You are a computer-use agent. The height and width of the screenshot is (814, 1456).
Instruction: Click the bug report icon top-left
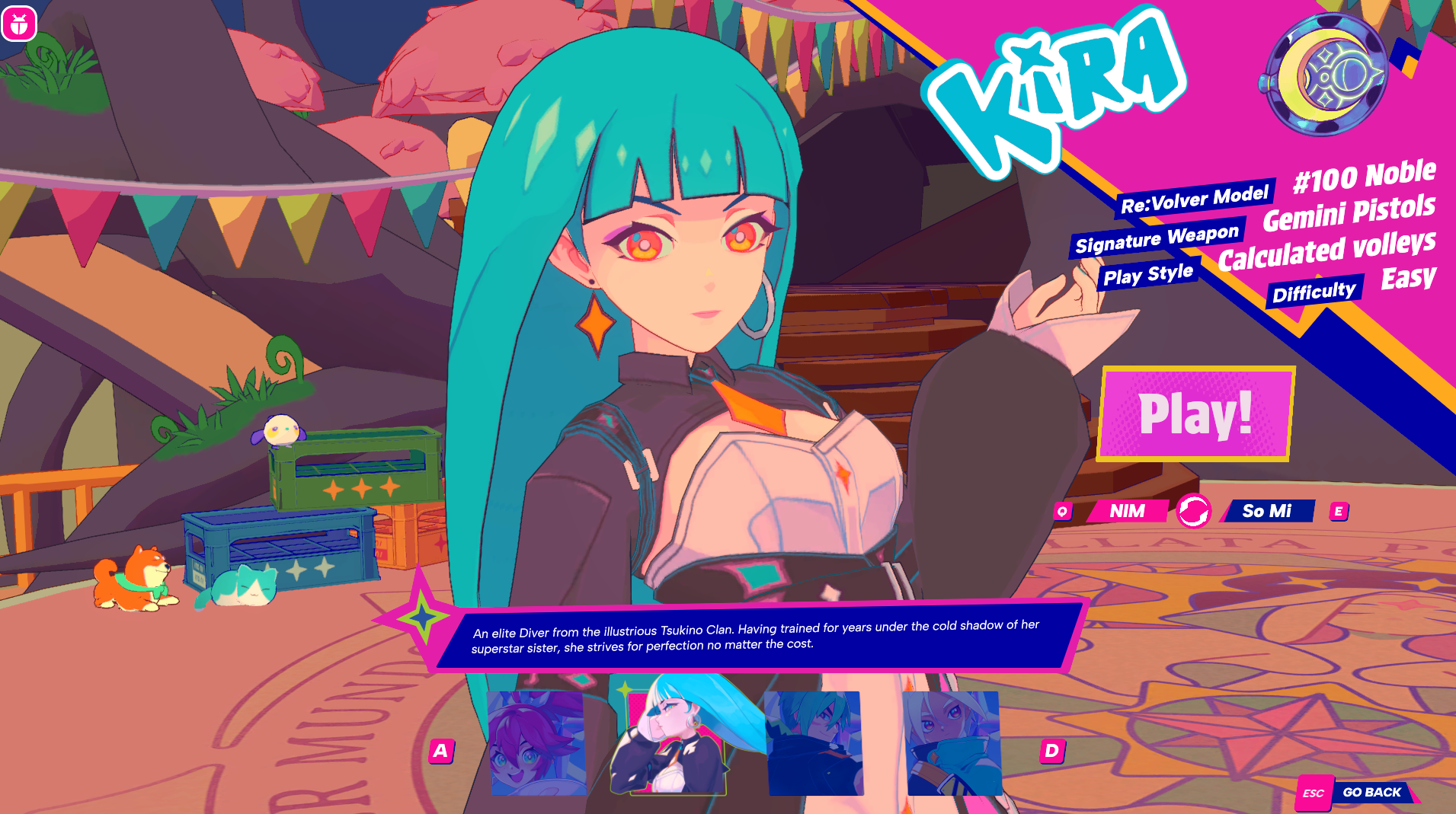(x=21, y=24)
